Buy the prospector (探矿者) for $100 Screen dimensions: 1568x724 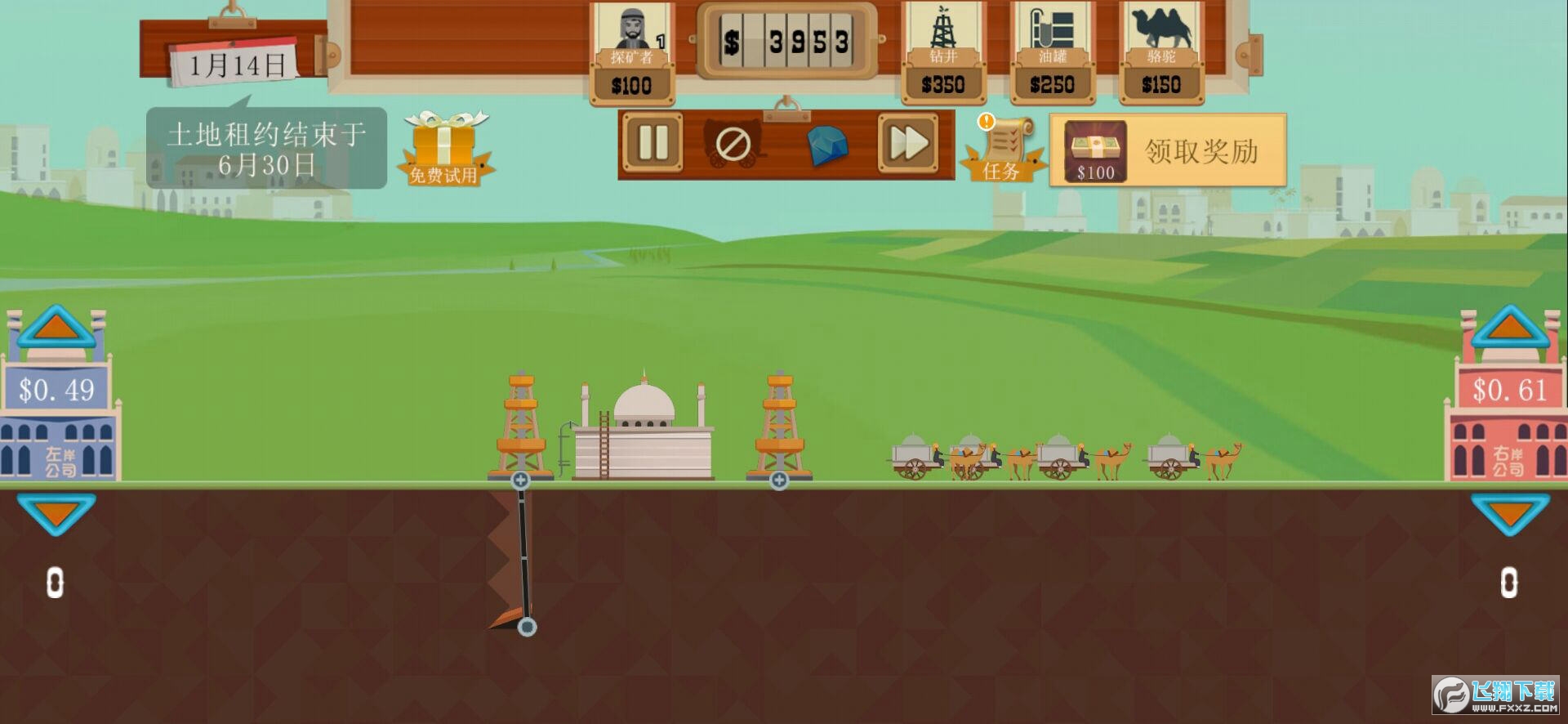tap(632, 54)
